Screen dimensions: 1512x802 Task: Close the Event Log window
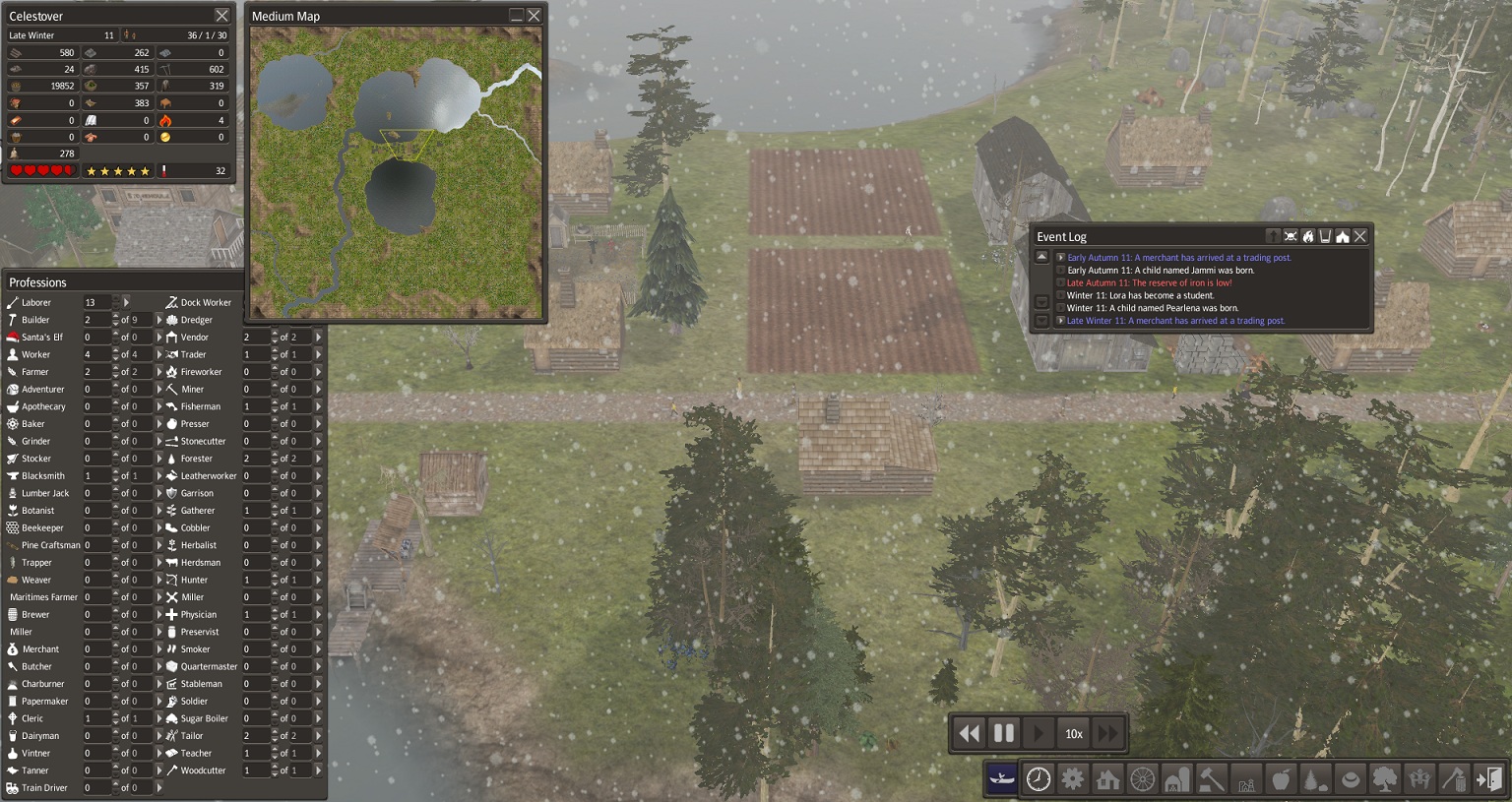(1359, 236)
